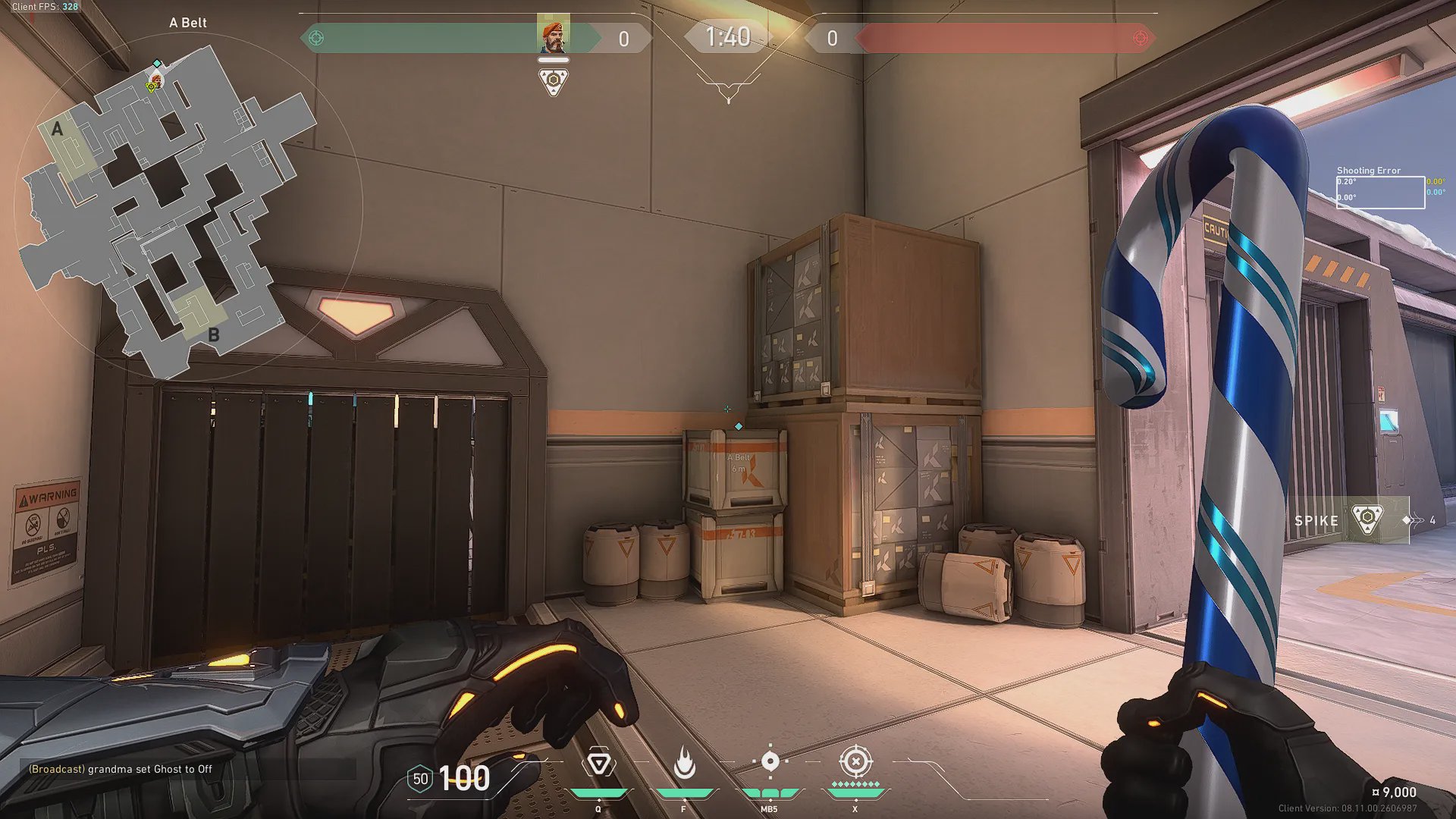1456x819 pixels.
Task: Activate the Incendiary flame ability
Action: [x=684, y=763]
